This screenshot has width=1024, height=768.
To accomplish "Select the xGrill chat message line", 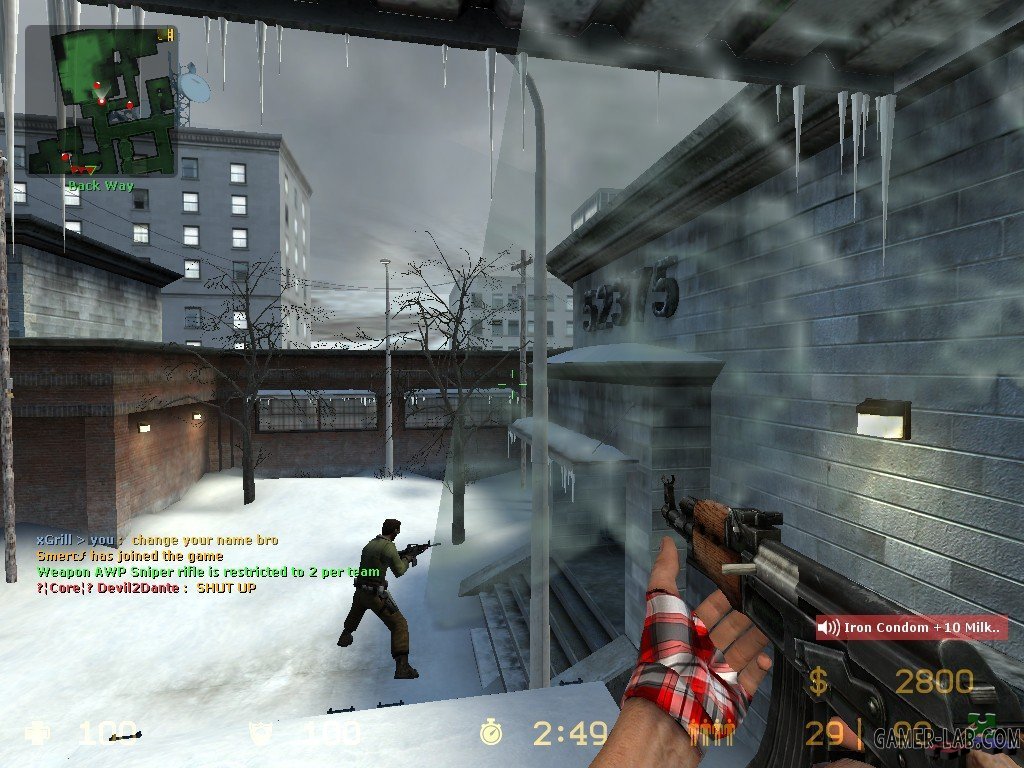I will pos(157,540).
